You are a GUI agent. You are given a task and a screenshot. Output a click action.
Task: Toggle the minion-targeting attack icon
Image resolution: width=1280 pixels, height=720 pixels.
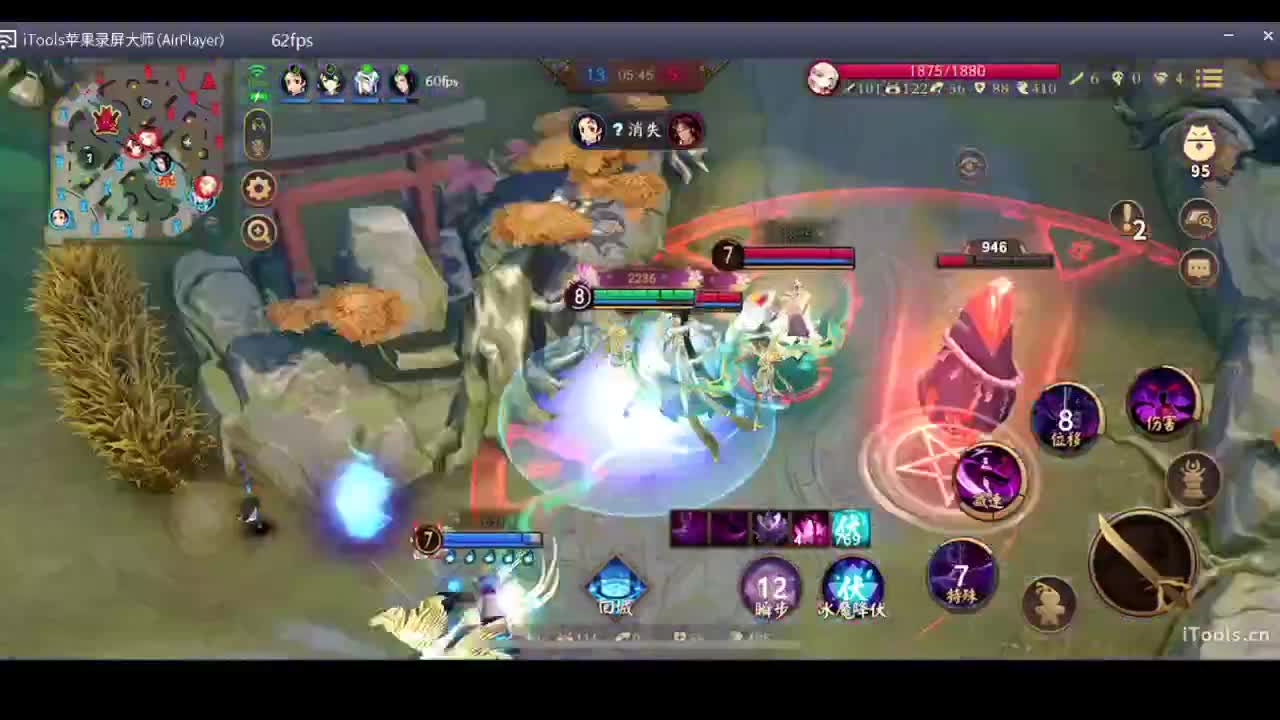point(1196,481)
